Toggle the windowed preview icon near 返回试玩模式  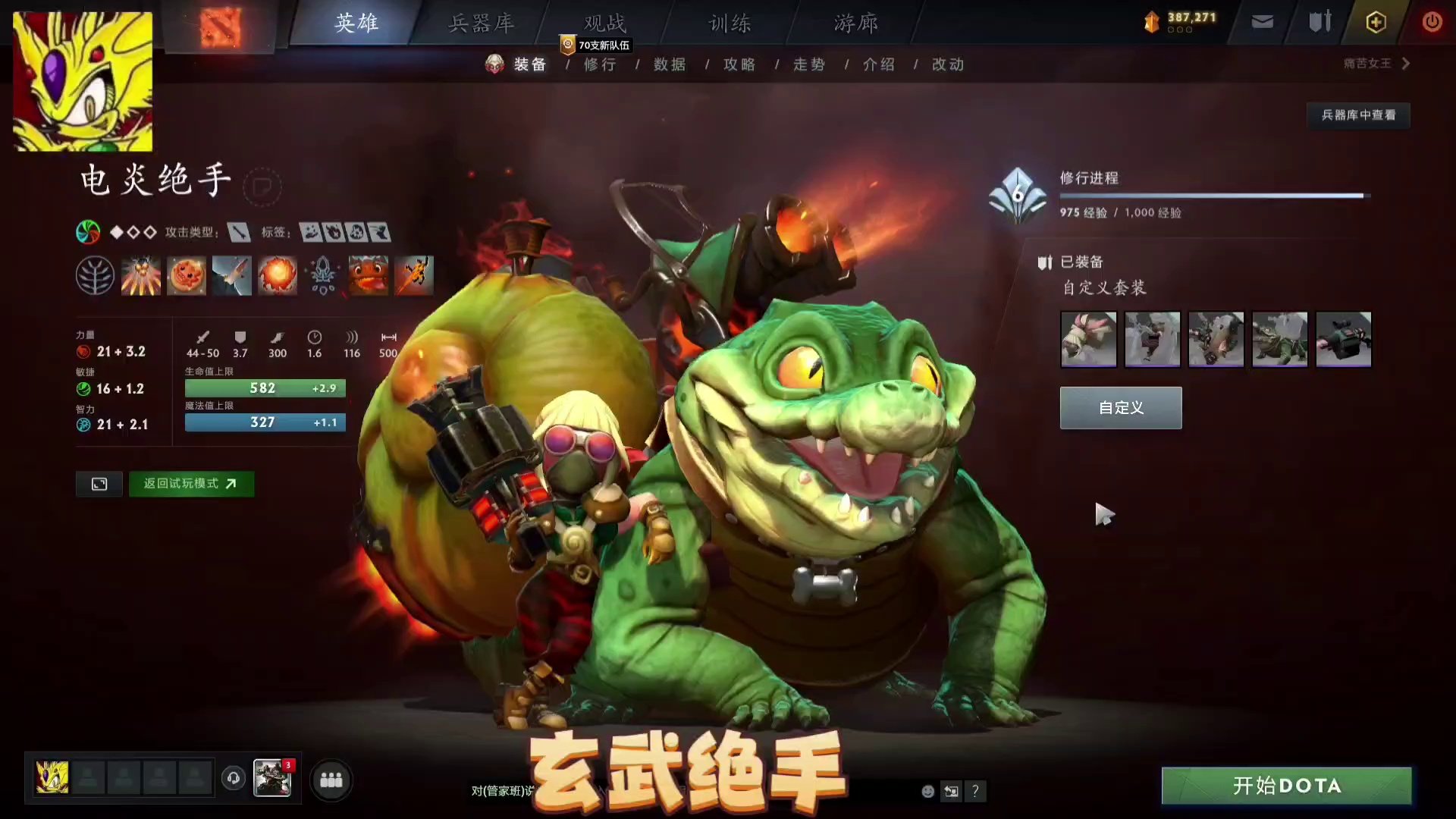click(99, 484)
